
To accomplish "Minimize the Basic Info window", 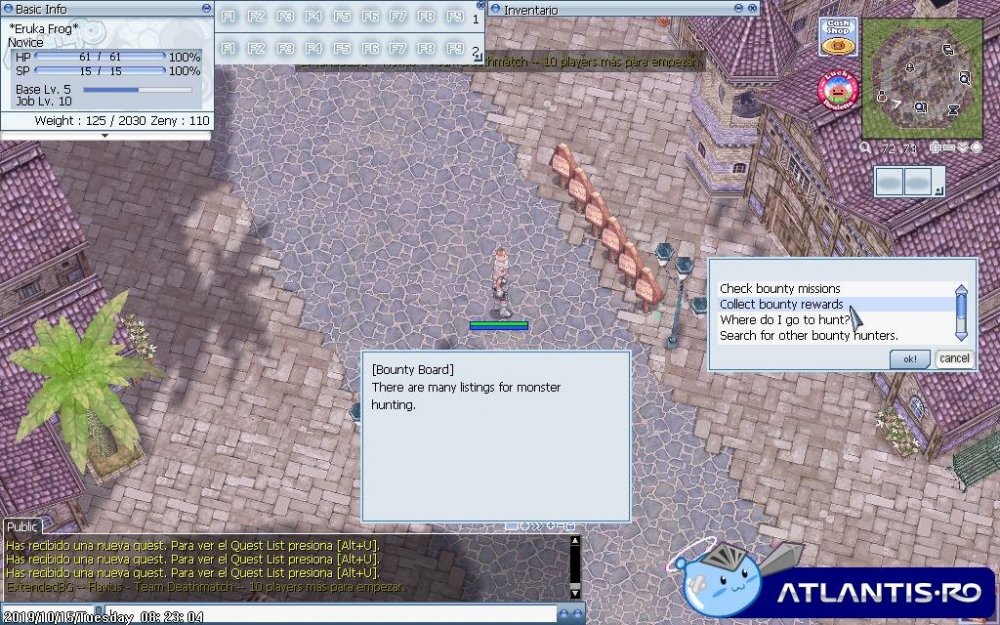I will tap(207, 9).
